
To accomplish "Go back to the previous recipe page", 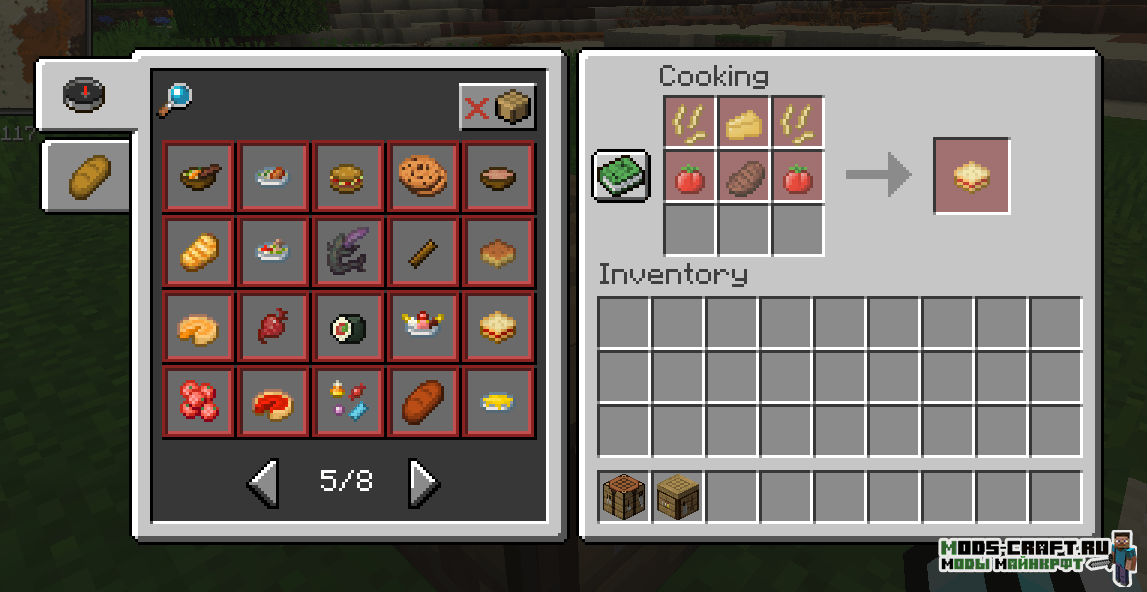I will coord(263,483).
